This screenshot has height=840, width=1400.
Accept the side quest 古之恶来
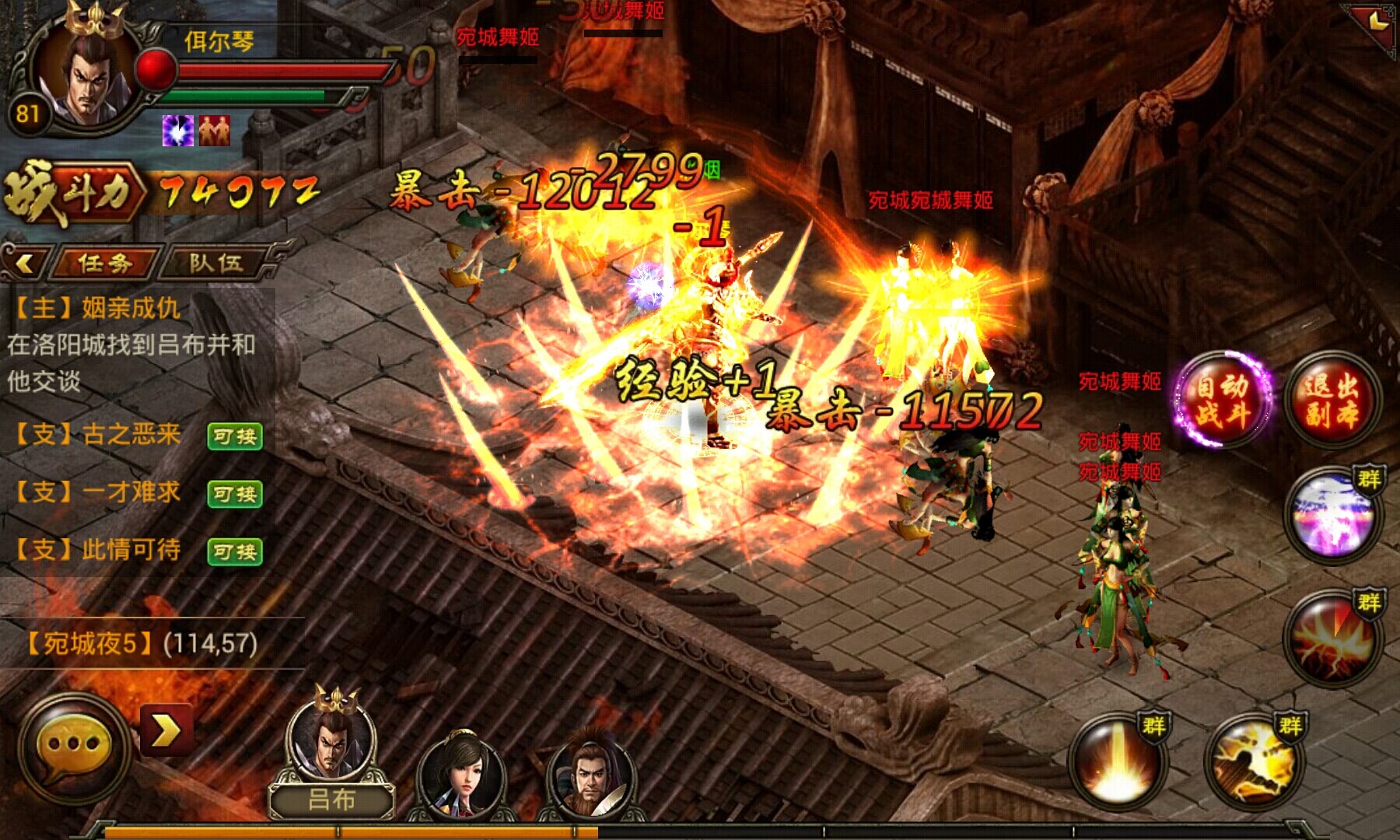click(x=234, y=436)
